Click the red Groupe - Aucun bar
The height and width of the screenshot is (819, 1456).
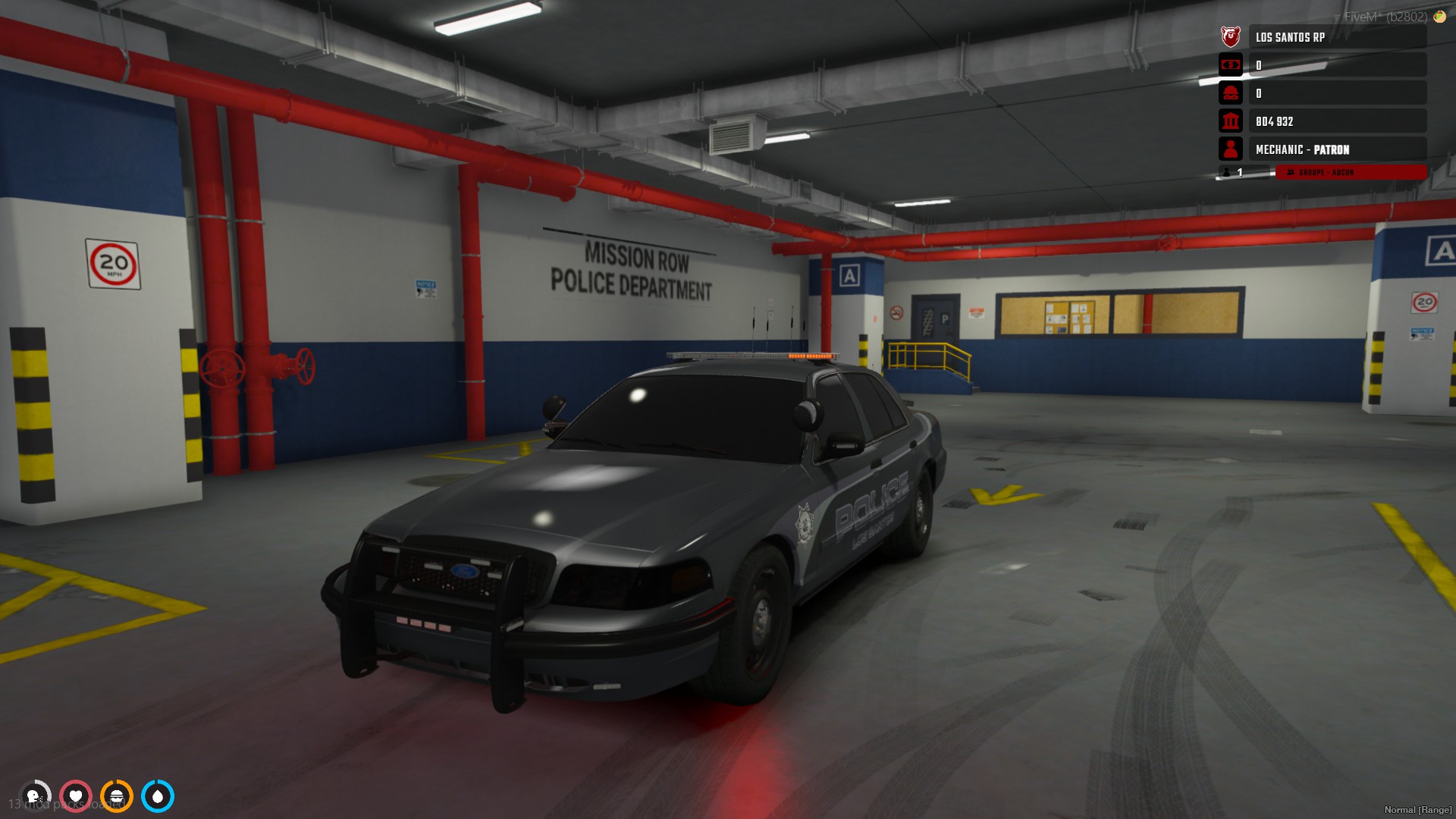tap(1351, 173)
